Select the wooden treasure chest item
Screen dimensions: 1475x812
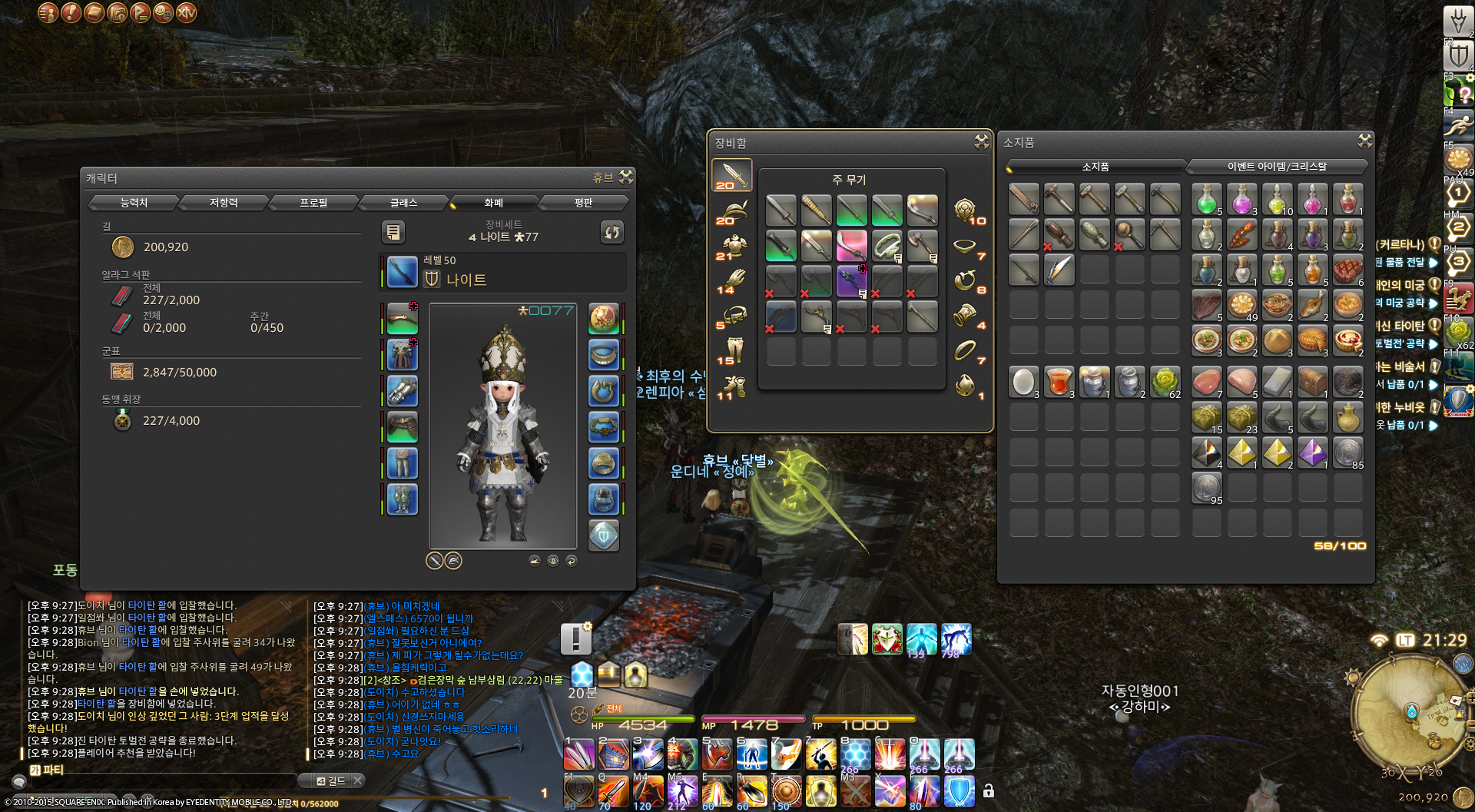coord(1312,382)
